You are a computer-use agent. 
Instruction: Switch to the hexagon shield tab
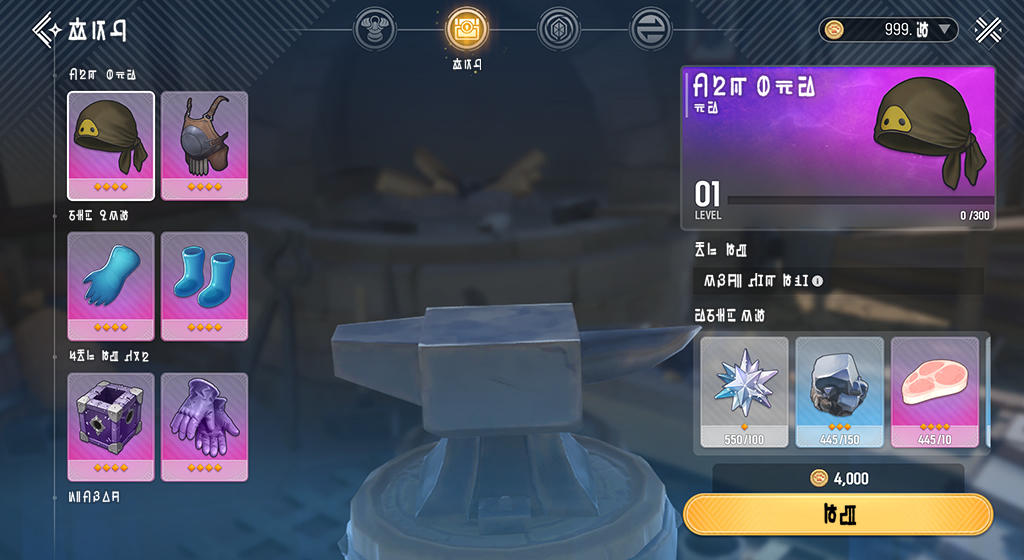558,30
